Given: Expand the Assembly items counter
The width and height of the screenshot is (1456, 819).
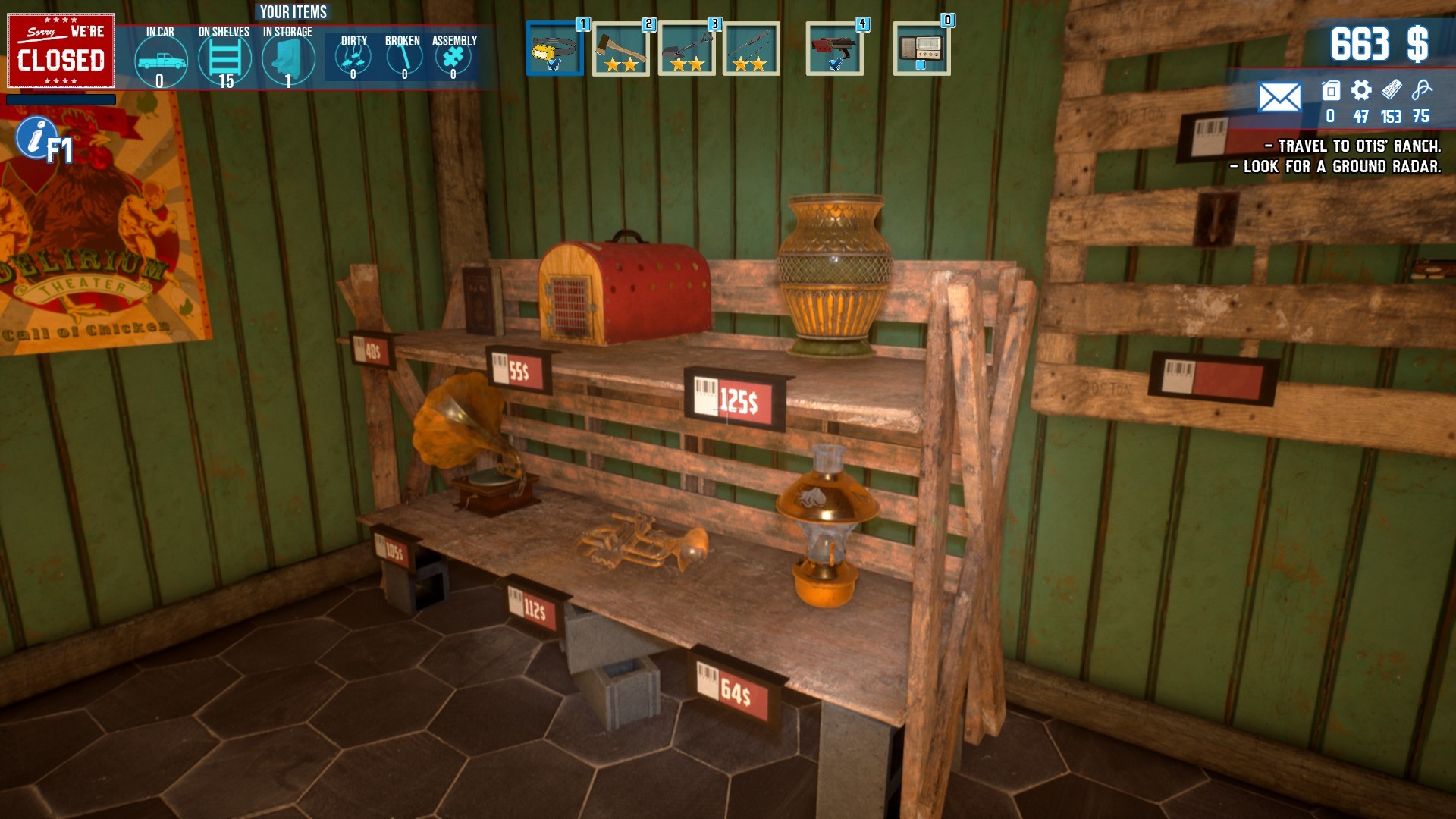Looking at the screenshot, I should (x=453, y=61).
